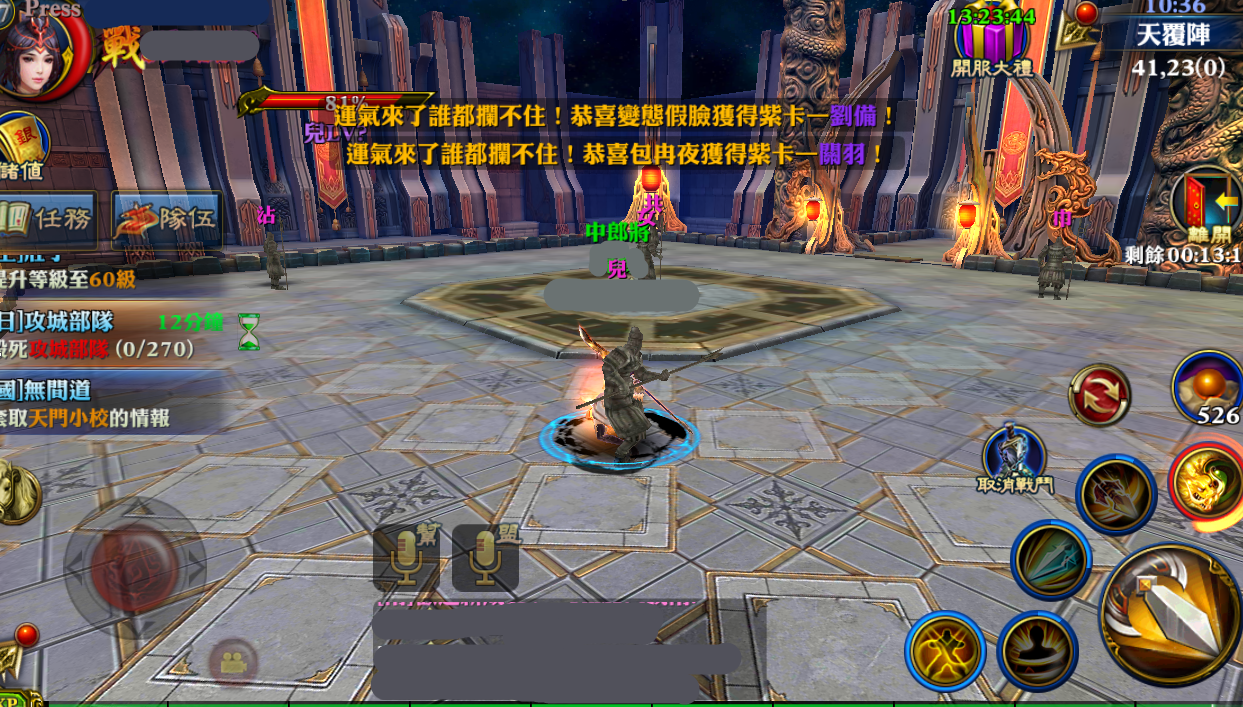Activate the teal spear thrust skill
Screen dimensions: 1243x707
[1050, 560]
